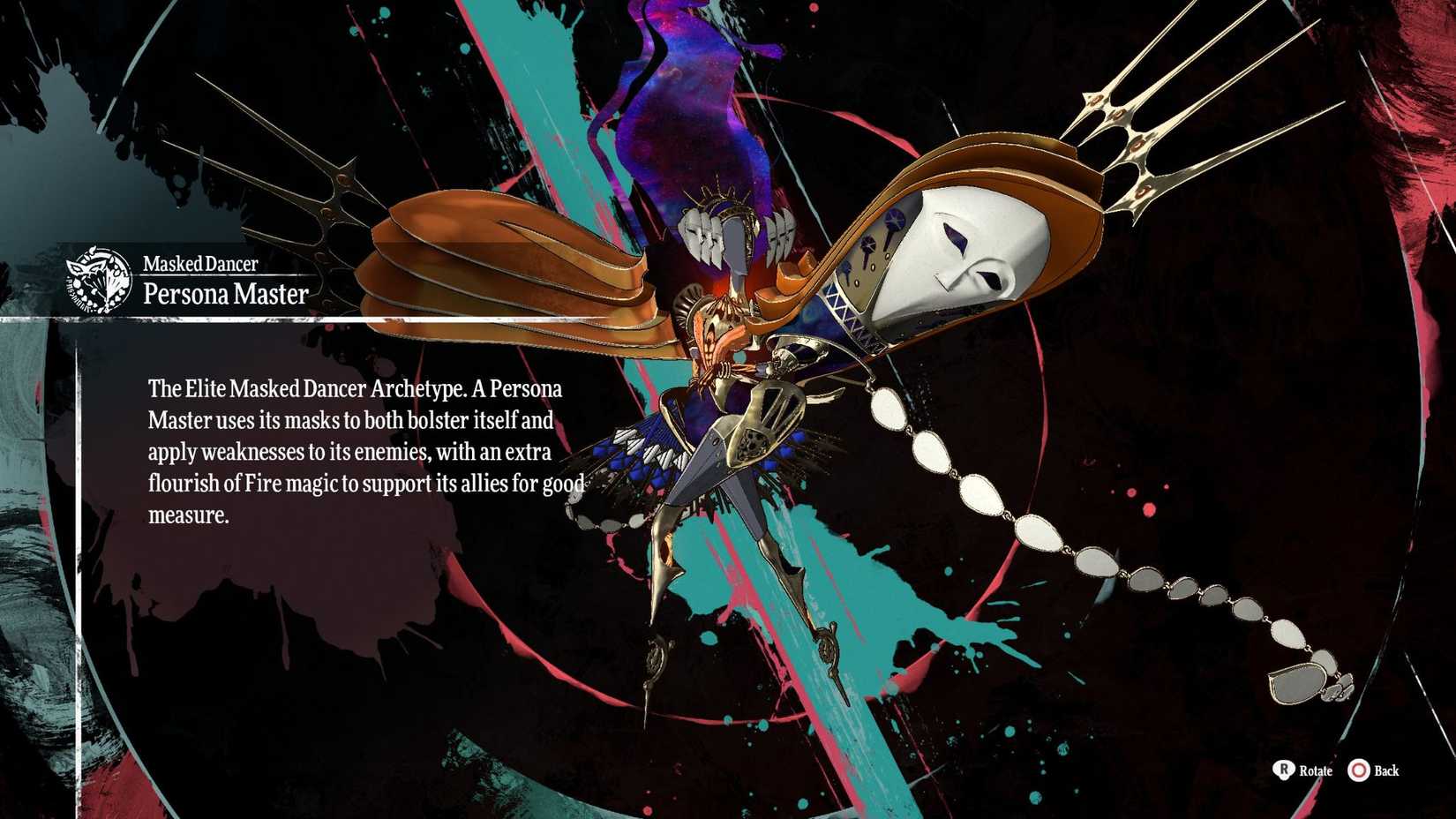Click the circular Back button icon

pyautogui.click(x=1358, y=770)
